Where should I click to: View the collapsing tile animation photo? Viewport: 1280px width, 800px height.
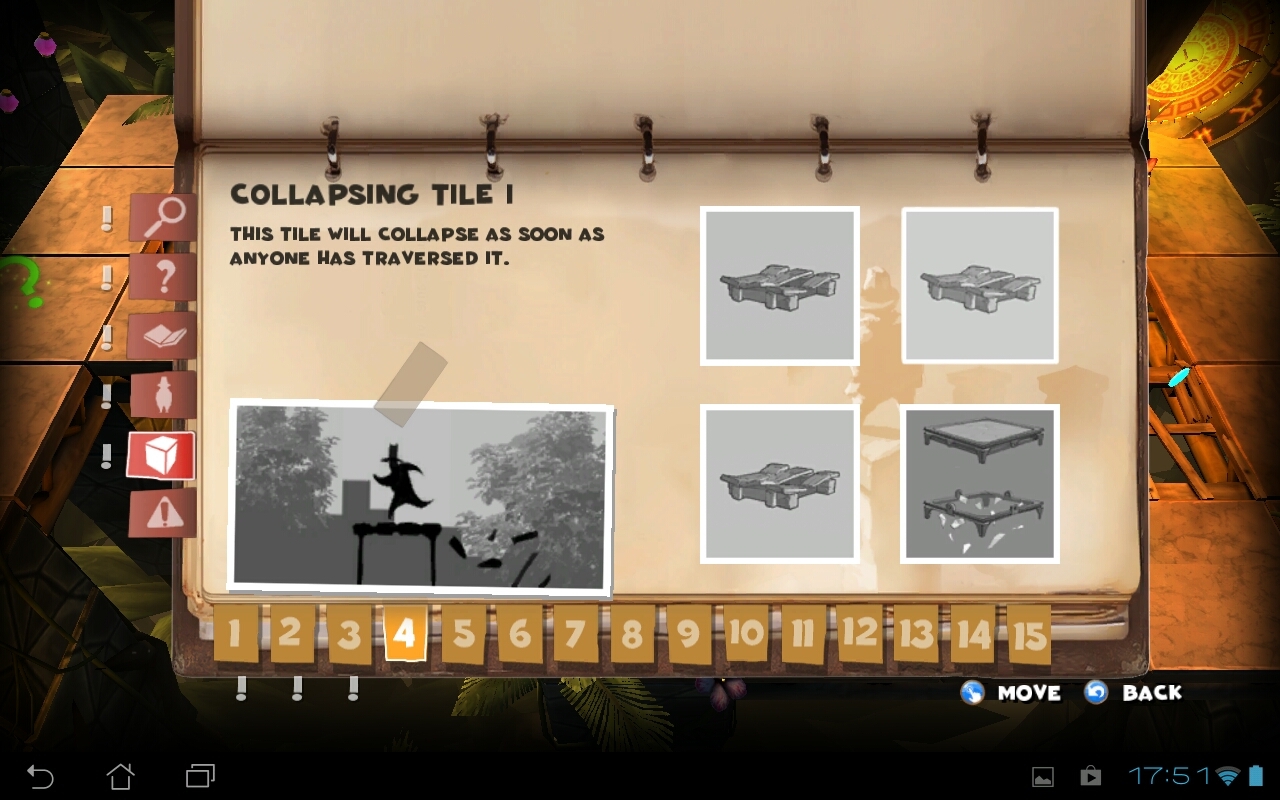(x=420, y=496)
